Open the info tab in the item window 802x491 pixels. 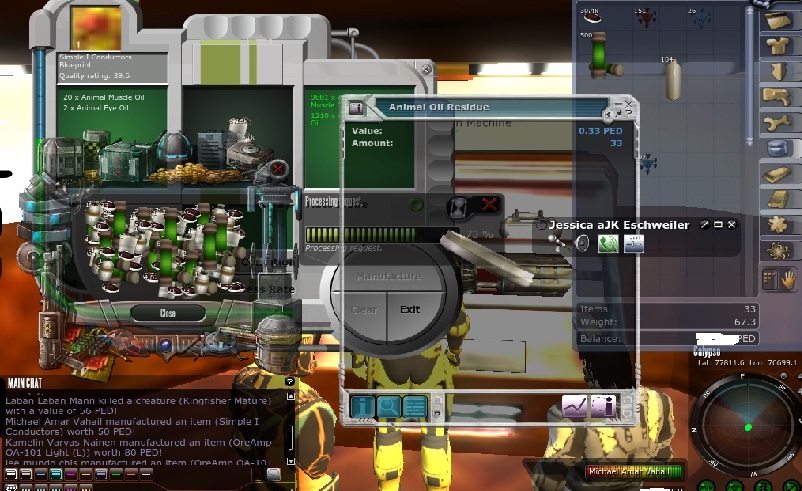click(x=361, y=406)
